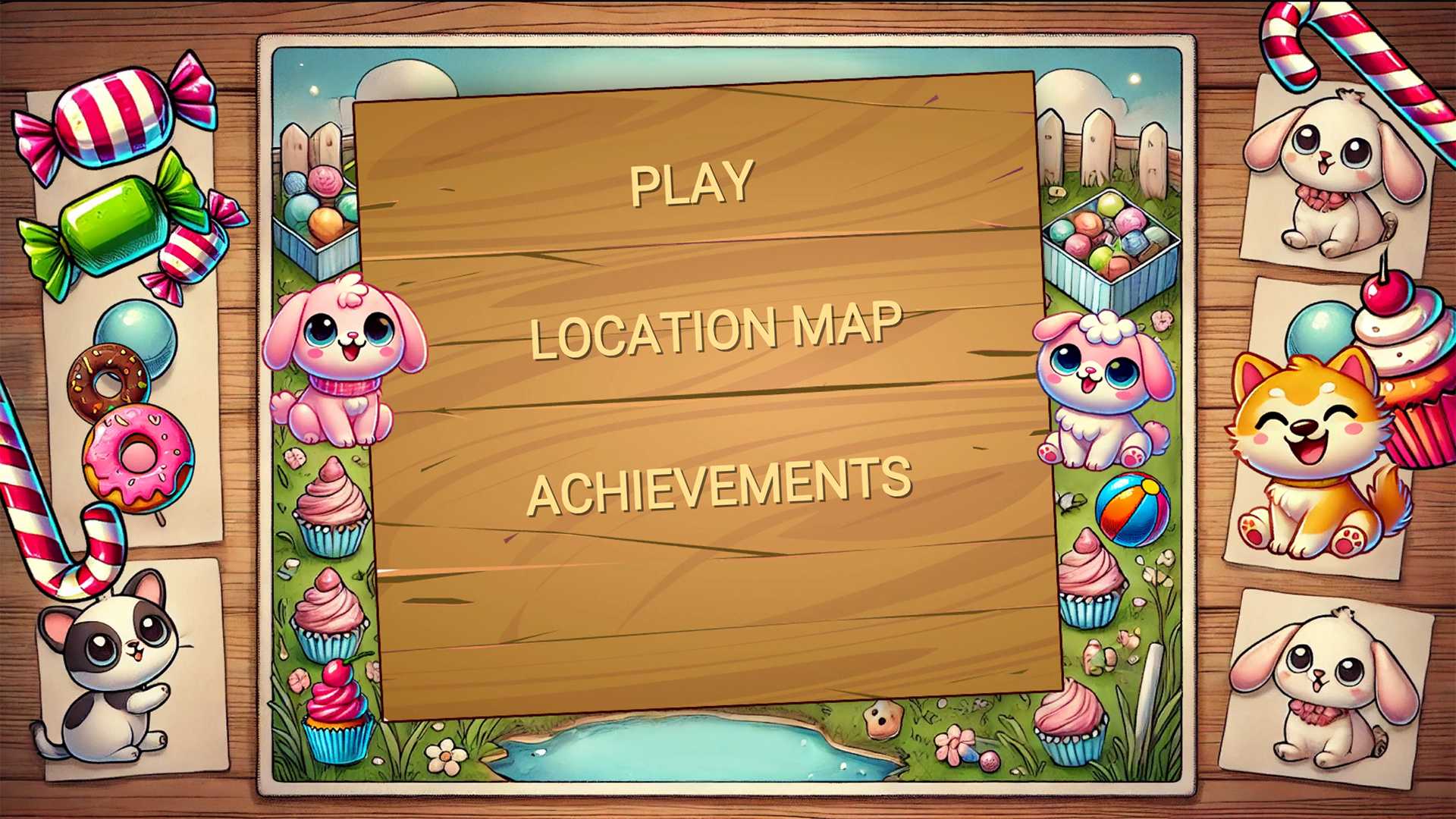Image resolution: width=1456 pixels, height=819 pixels.
Task: View the ACHIEVEMENTS screen
Action: click(x=722, y=481)
